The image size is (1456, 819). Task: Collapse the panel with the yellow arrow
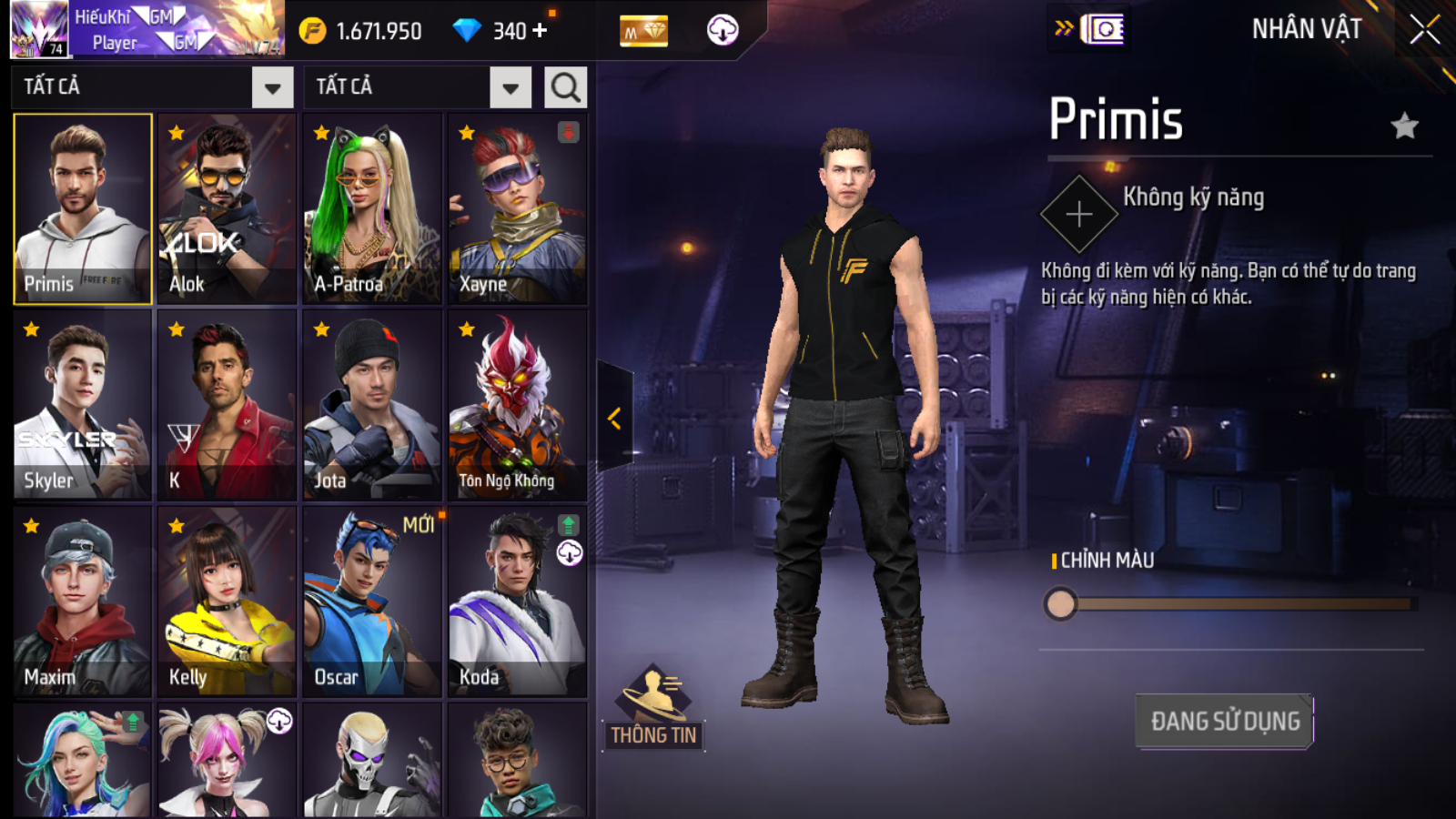point(614,419)
